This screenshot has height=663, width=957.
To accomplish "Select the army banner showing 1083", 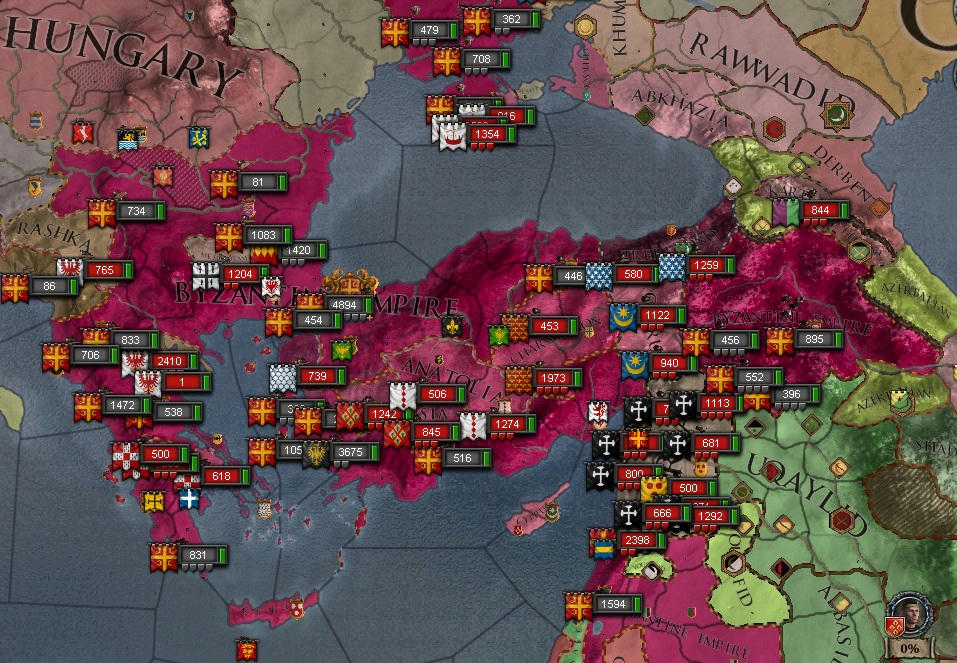I will tap(264, 235).
